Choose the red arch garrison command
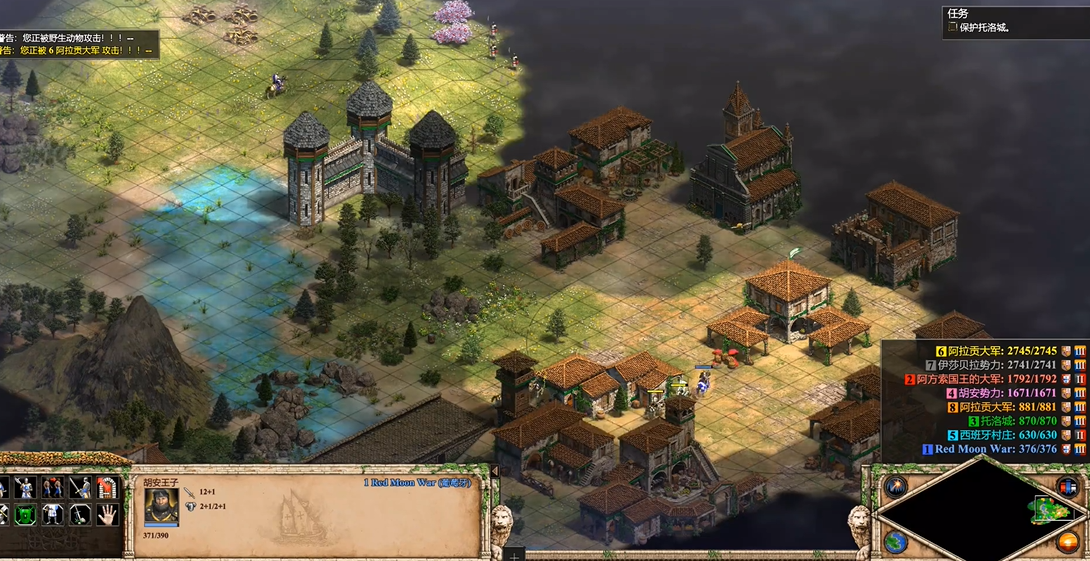This screenshot has height=561, width=1090. (108, 488)
